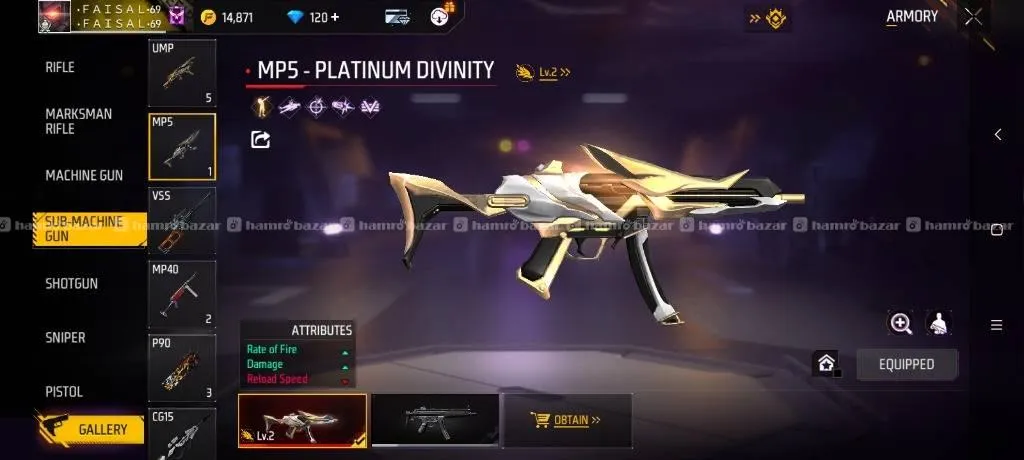
Task: Switch to the Rifle category
Action: 60,67
